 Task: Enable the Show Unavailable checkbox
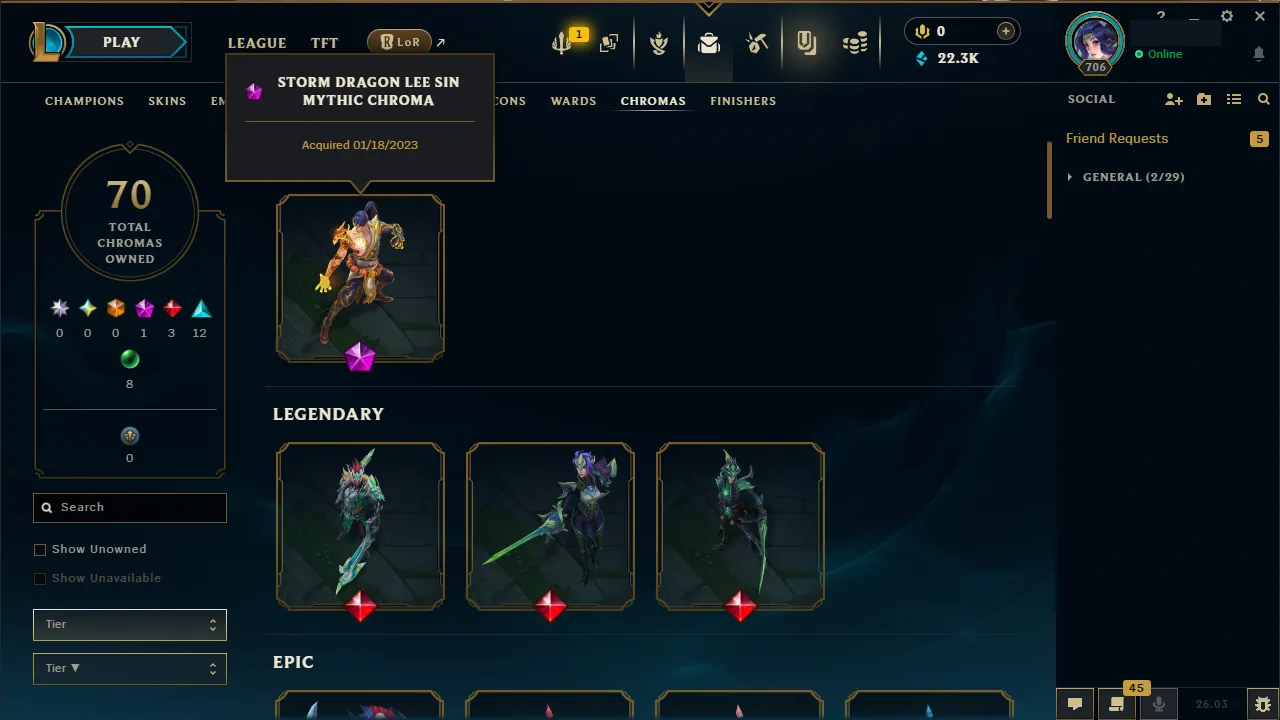40,578
